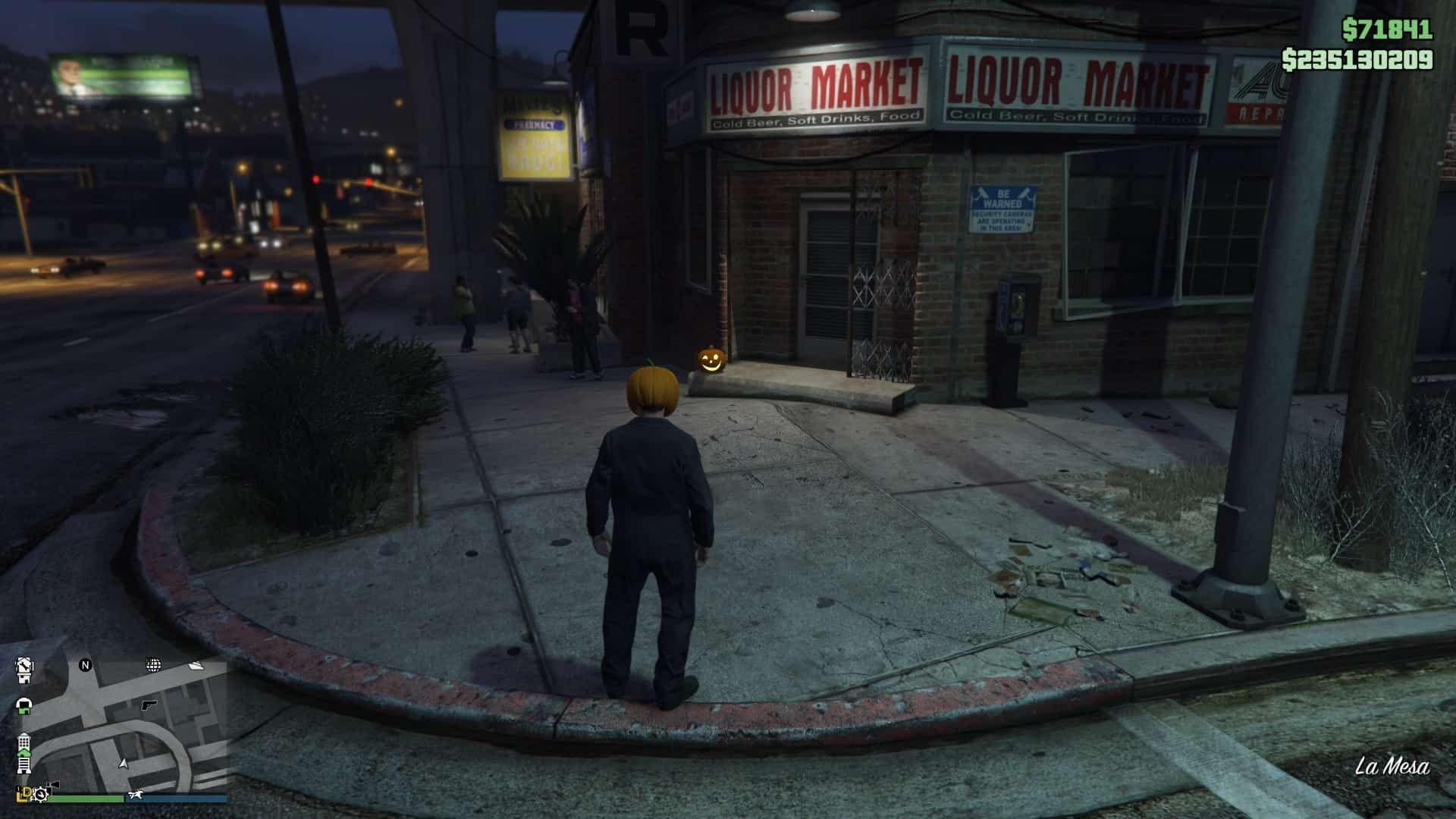Click the horse racing blip on minimap
This screenshot has width=1456, height=819.
tap(136, 795)
